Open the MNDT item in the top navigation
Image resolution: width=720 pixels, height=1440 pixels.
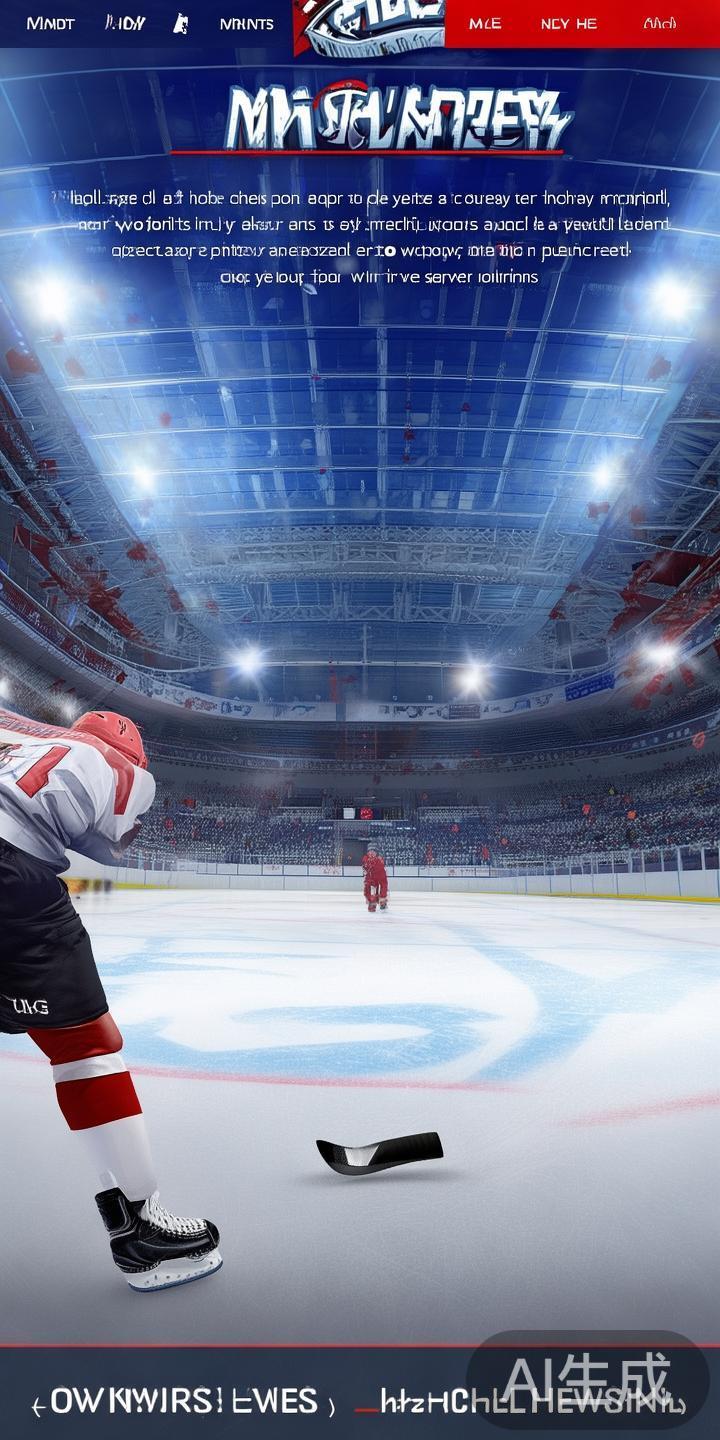click(50, 23)
